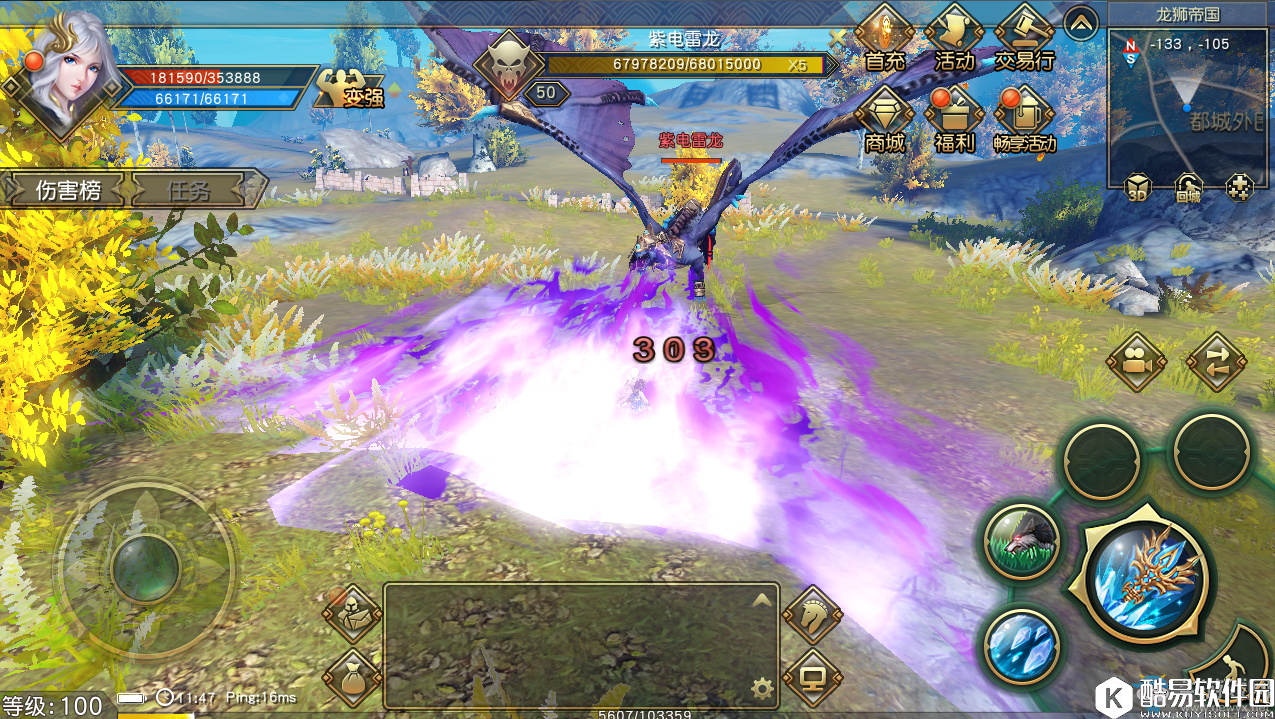The width and height of the screenshot is (1275, 719).
Task: Cast the ice shards skill
Action: 1021,645
